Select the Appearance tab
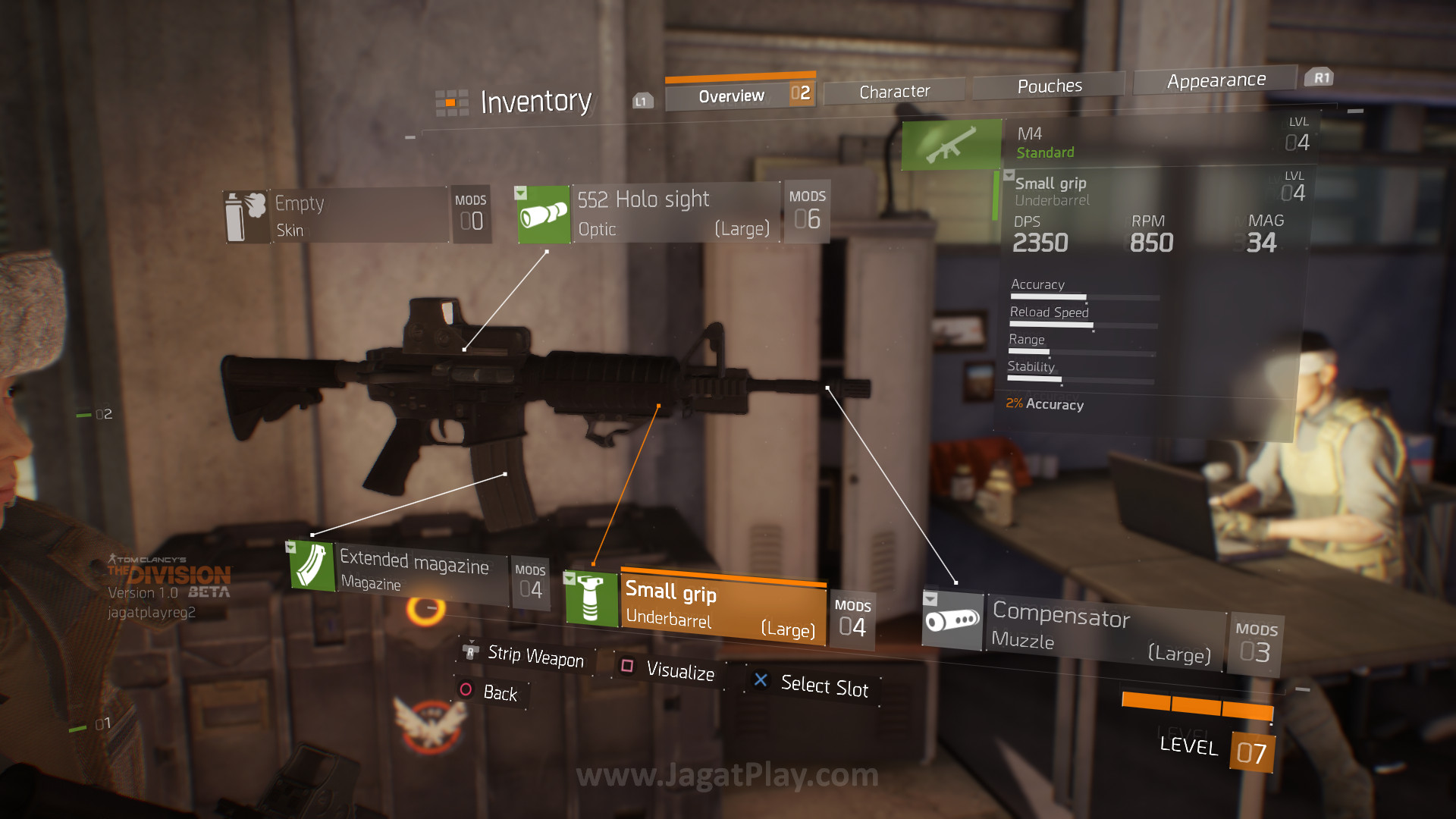The image size is (1456, 819). pos(1216,80)
